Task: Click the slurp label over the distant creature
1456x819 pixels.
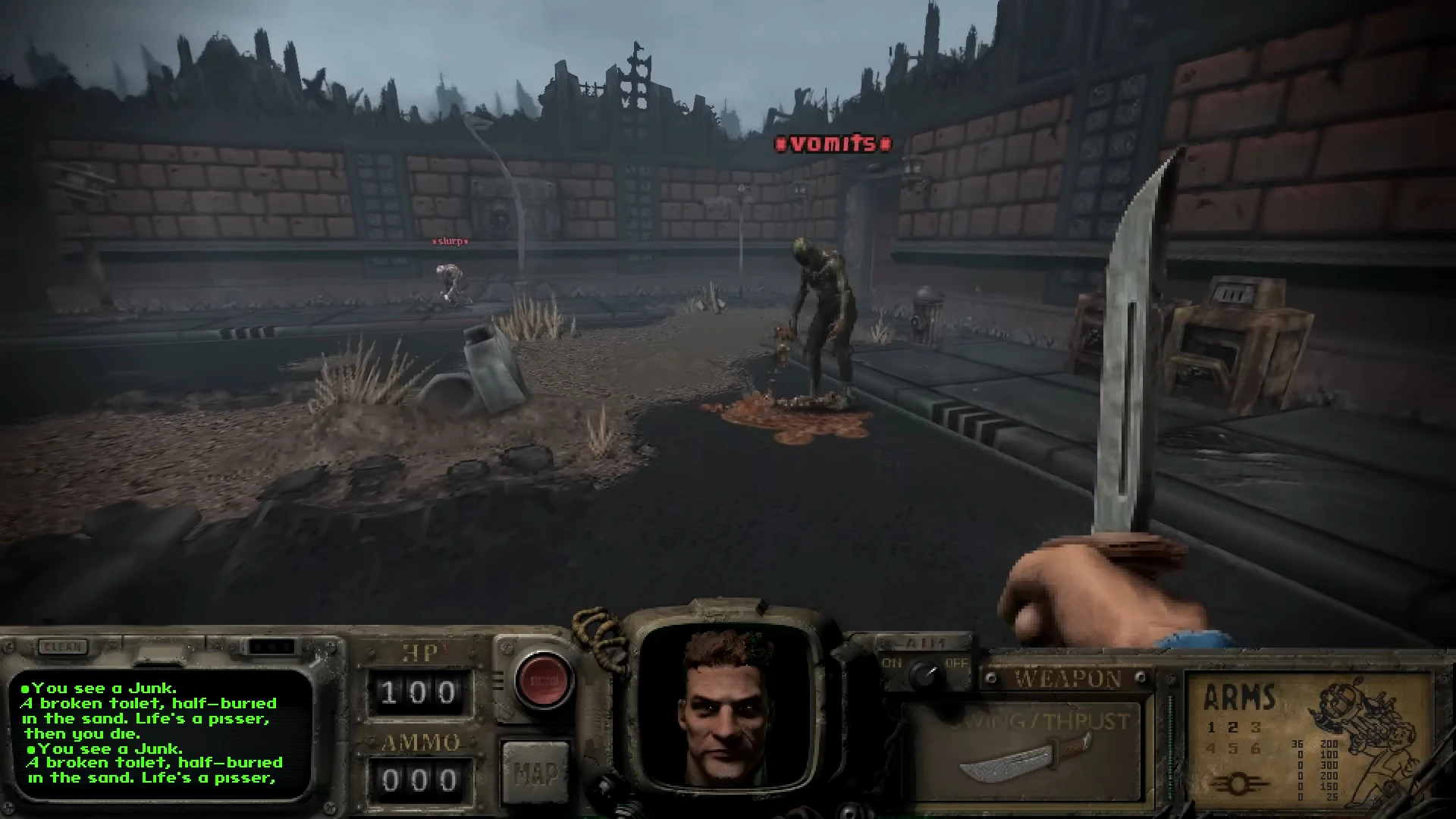Action: 450,240
